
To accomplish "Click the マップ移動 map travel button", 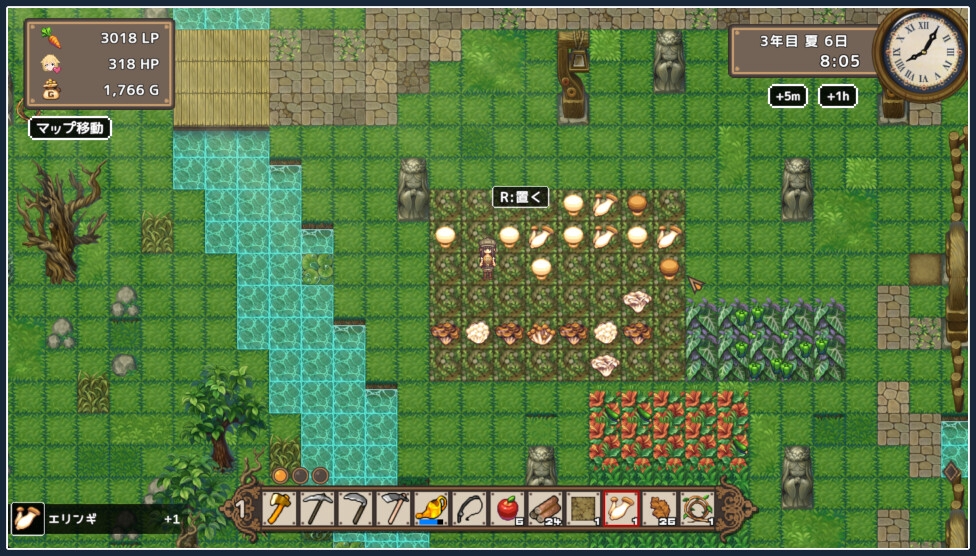I will click(69, 128).
